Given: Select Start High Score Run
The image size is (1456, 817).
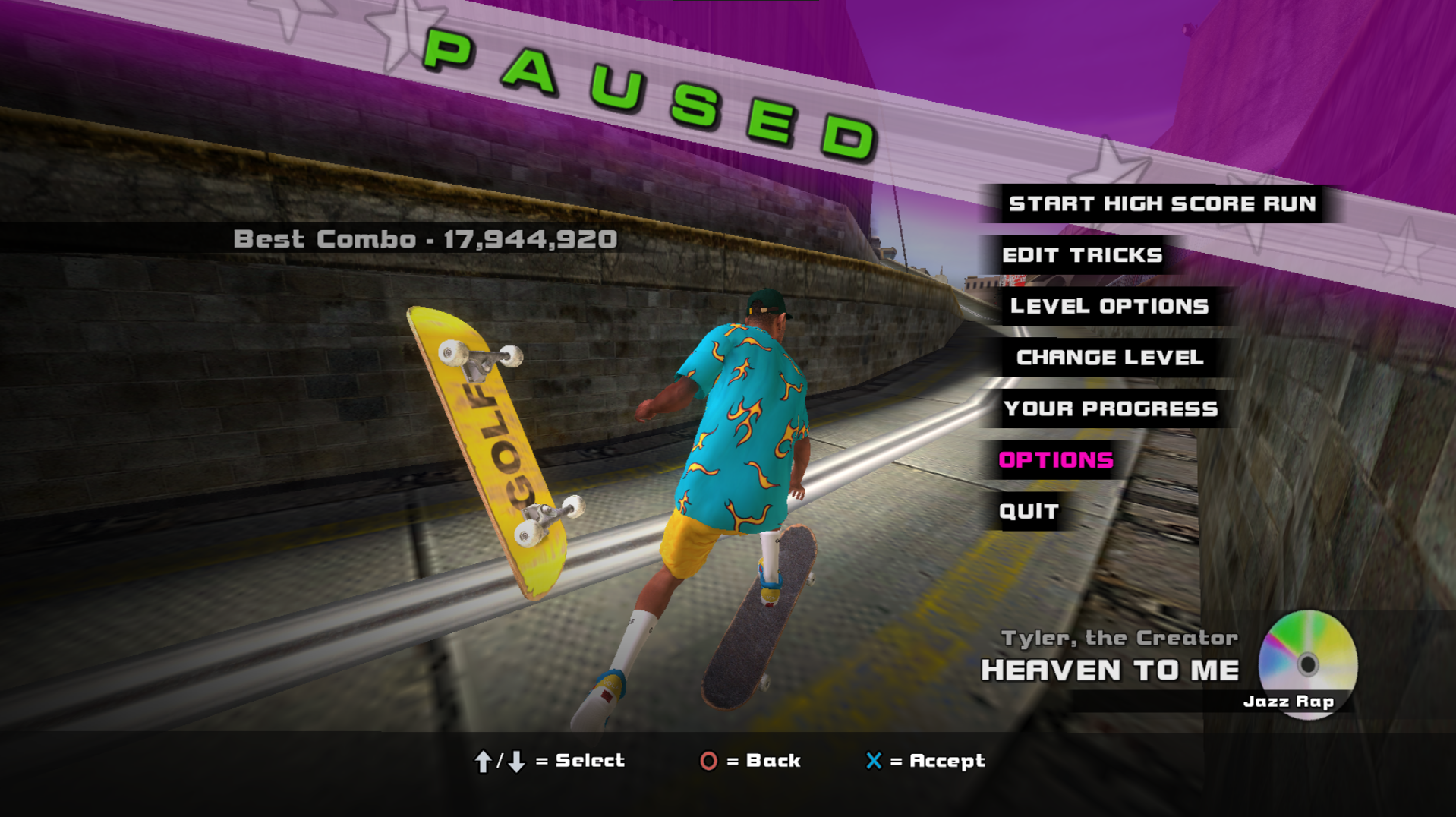Looking at the screenshot, I should click(x=1161, y=203).
